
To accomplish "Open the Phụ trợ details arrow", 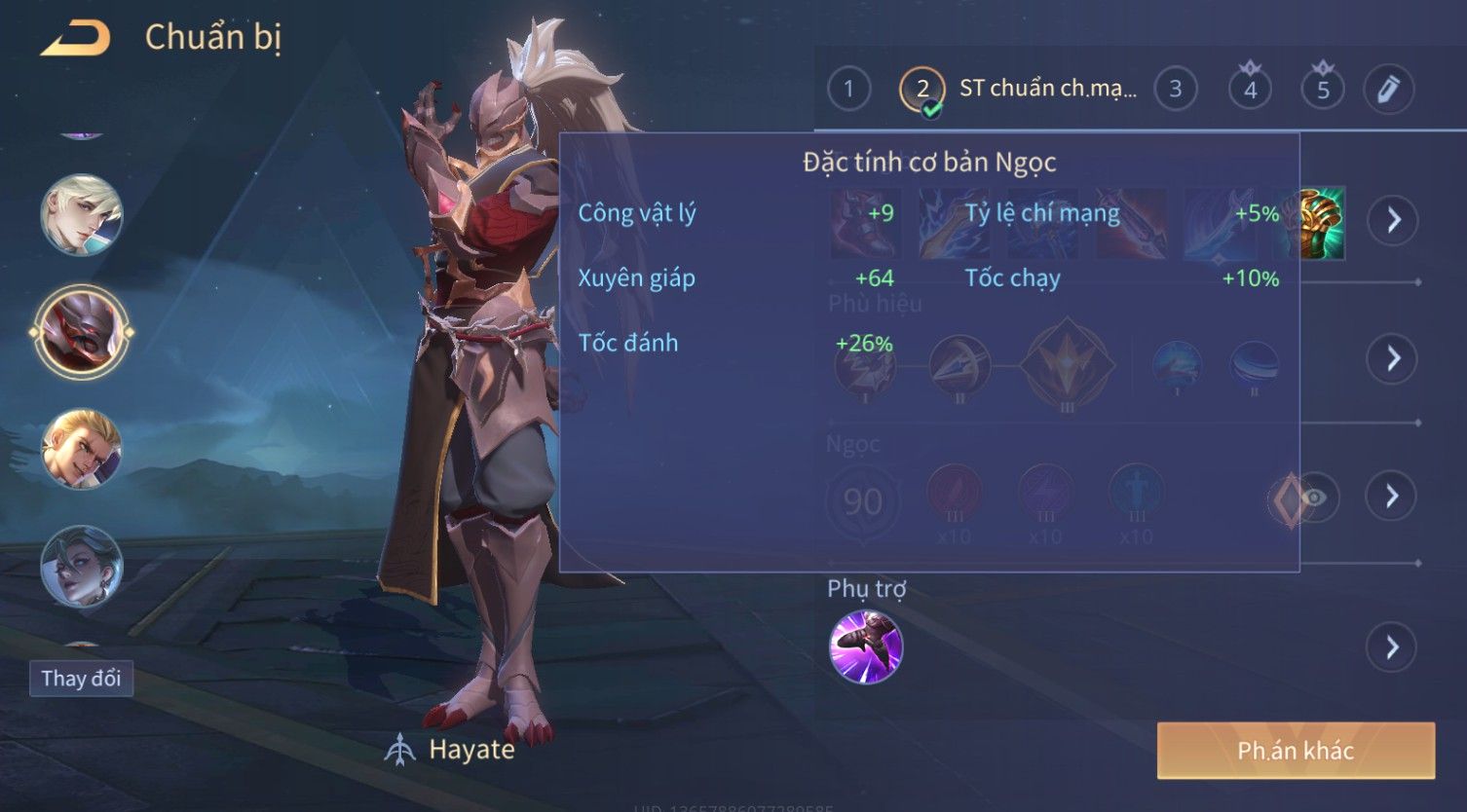I will point(1392,647).
